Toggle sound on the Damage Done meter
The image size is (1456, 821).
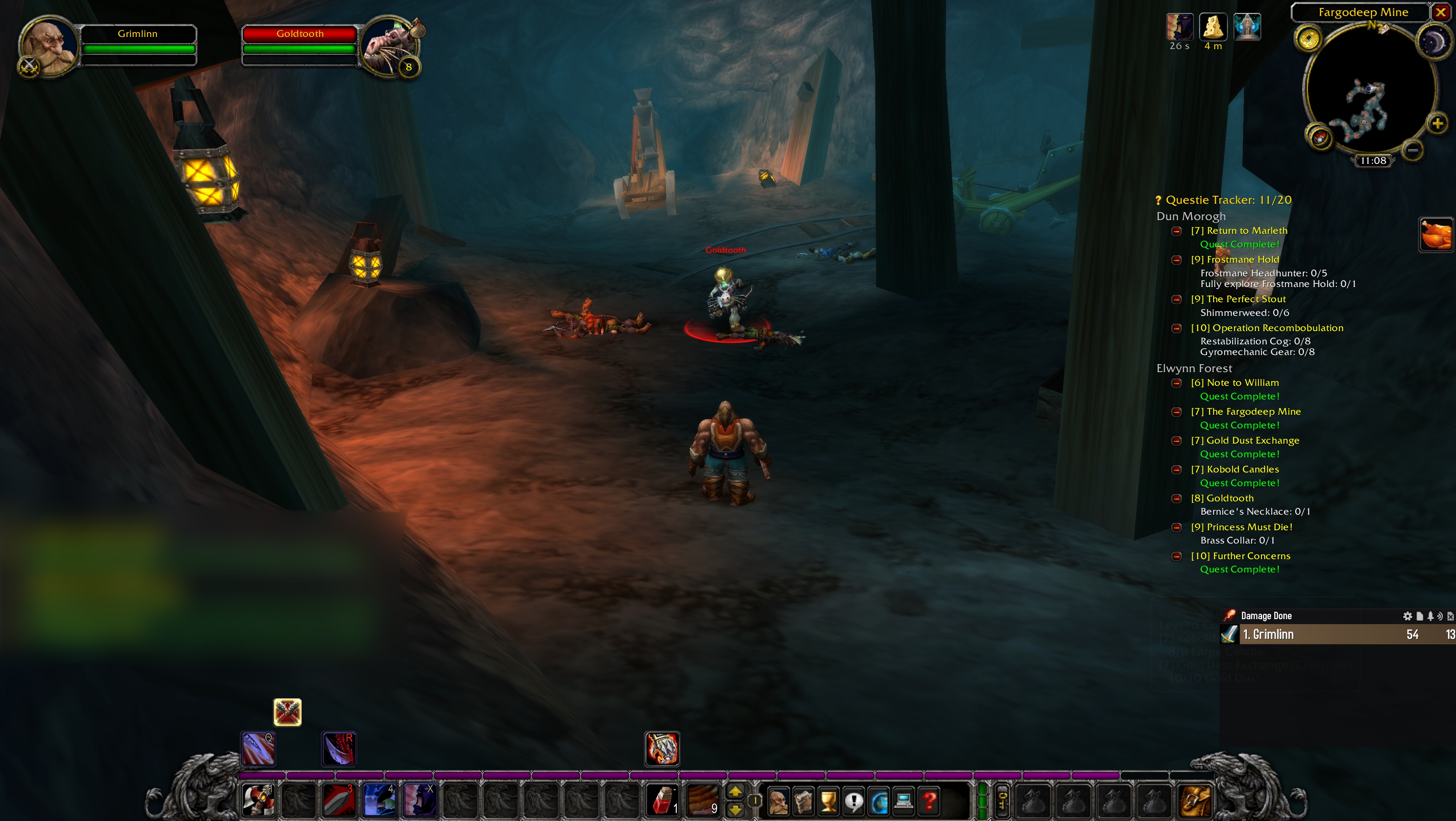(x=1440, y=616)
